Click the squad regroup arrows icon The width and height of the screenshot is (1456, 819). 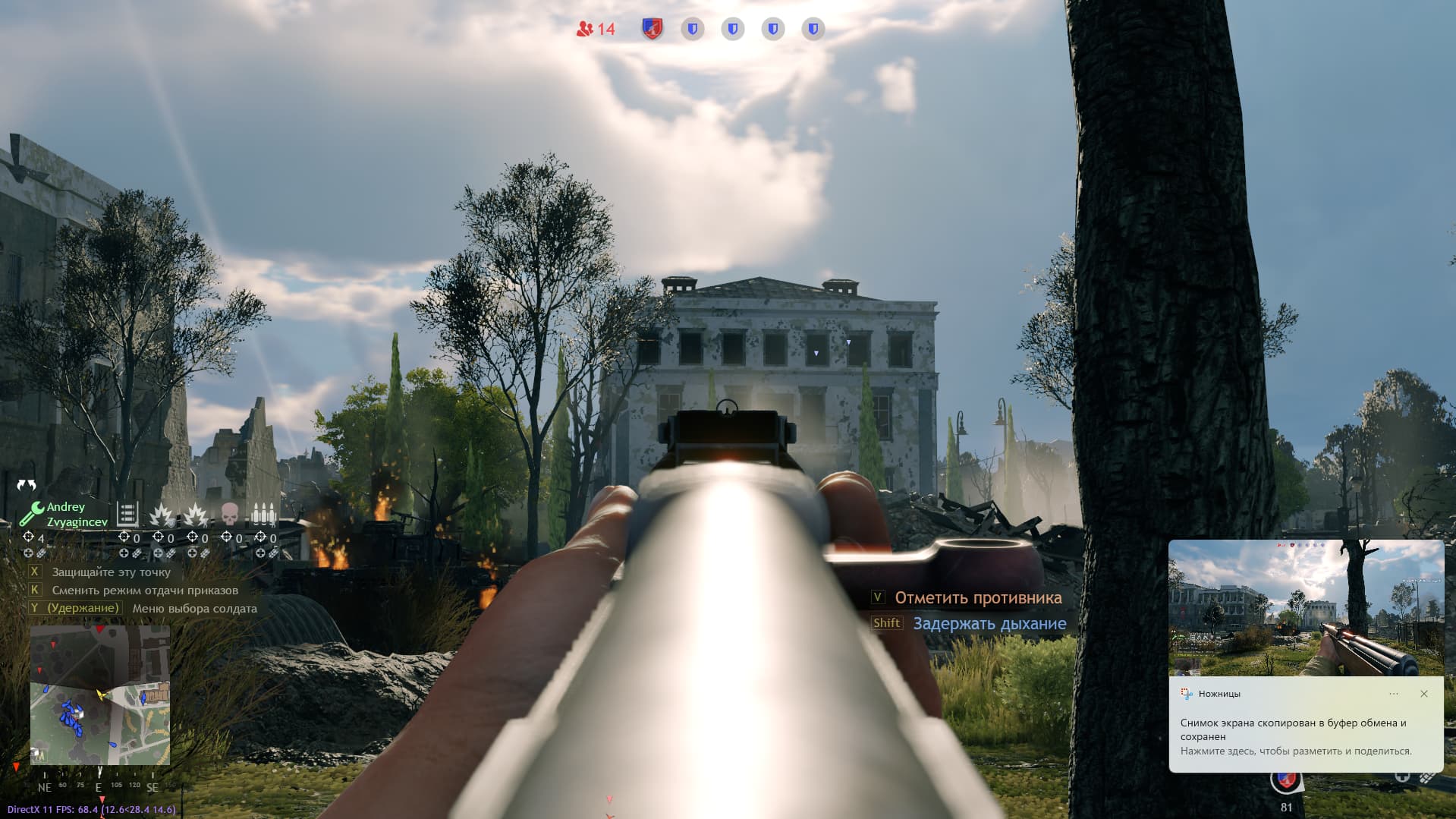click(27, 485)
